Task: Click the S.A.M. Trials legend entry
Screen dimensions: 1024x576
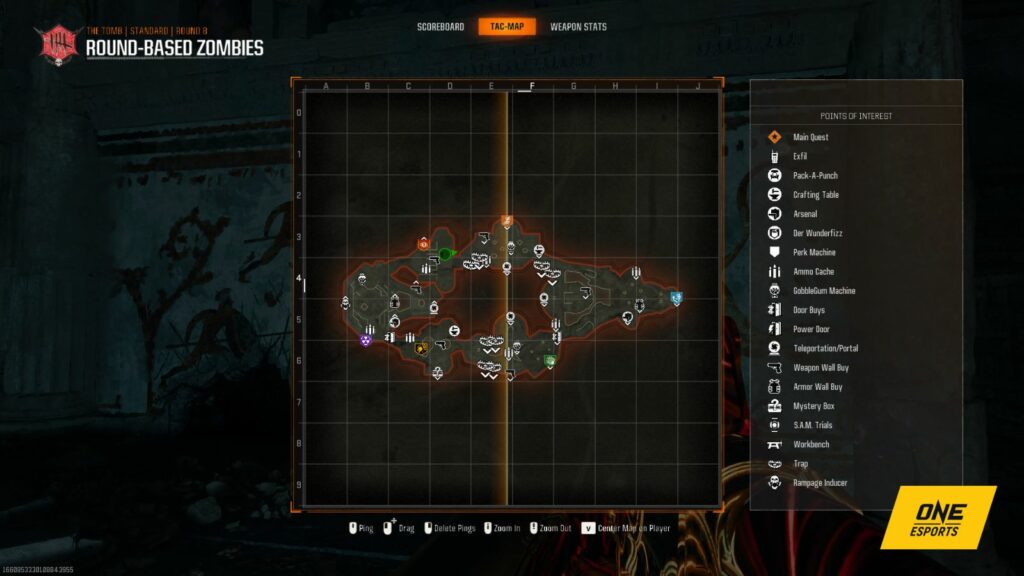Action: 812,425
